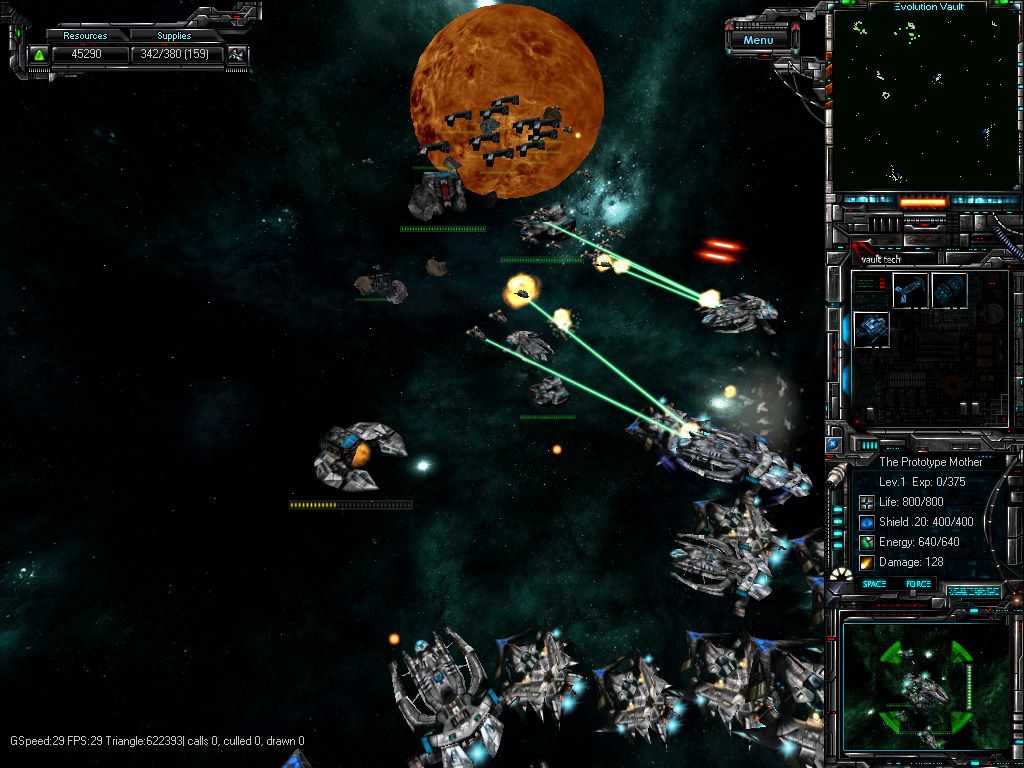Click the Force button
The height and width of the screenshot is (768, 1024).
[x=917, y=584]
